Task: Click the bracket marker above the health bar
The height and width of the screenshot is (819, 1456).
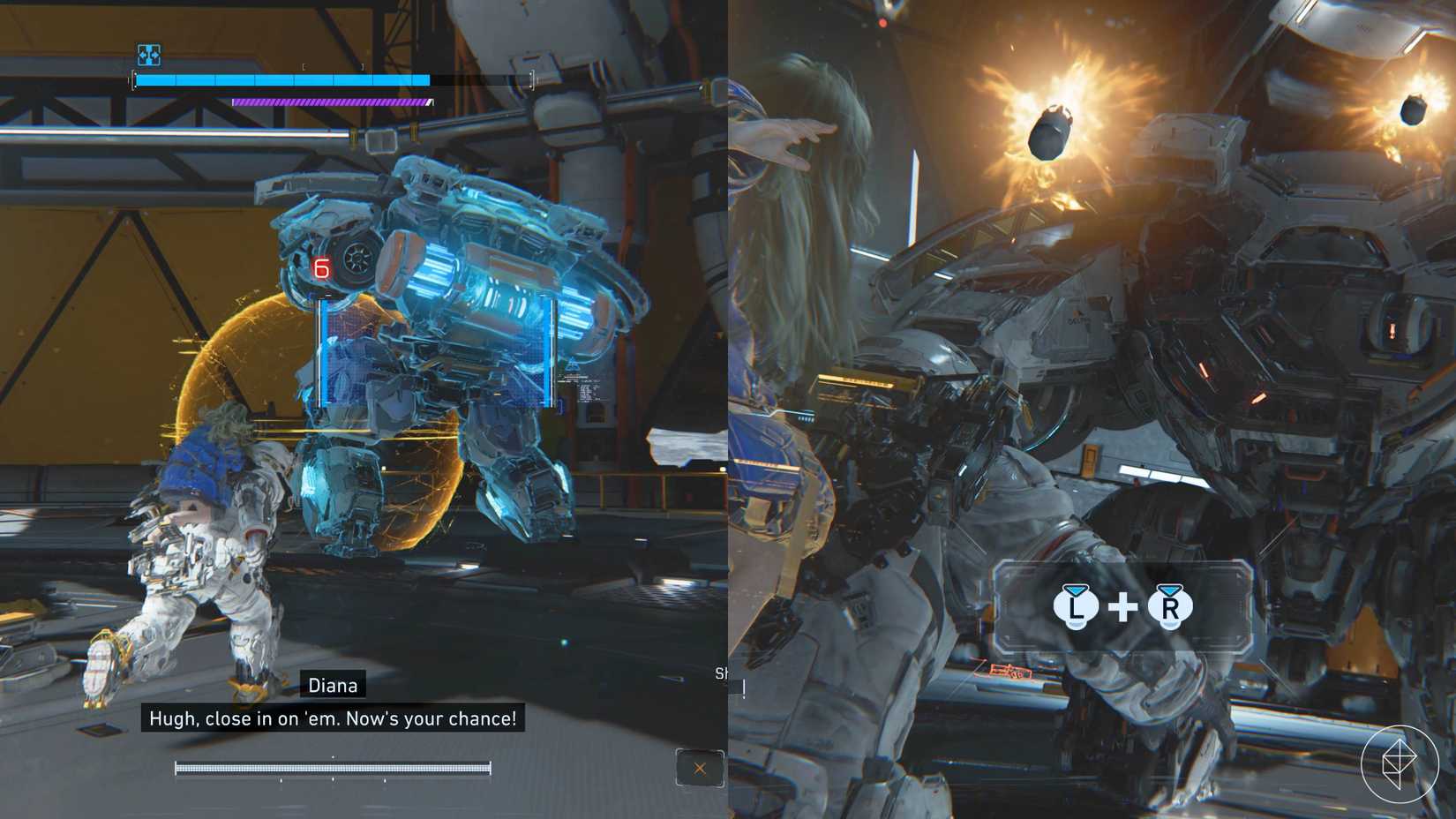Action: coord(332,64)
